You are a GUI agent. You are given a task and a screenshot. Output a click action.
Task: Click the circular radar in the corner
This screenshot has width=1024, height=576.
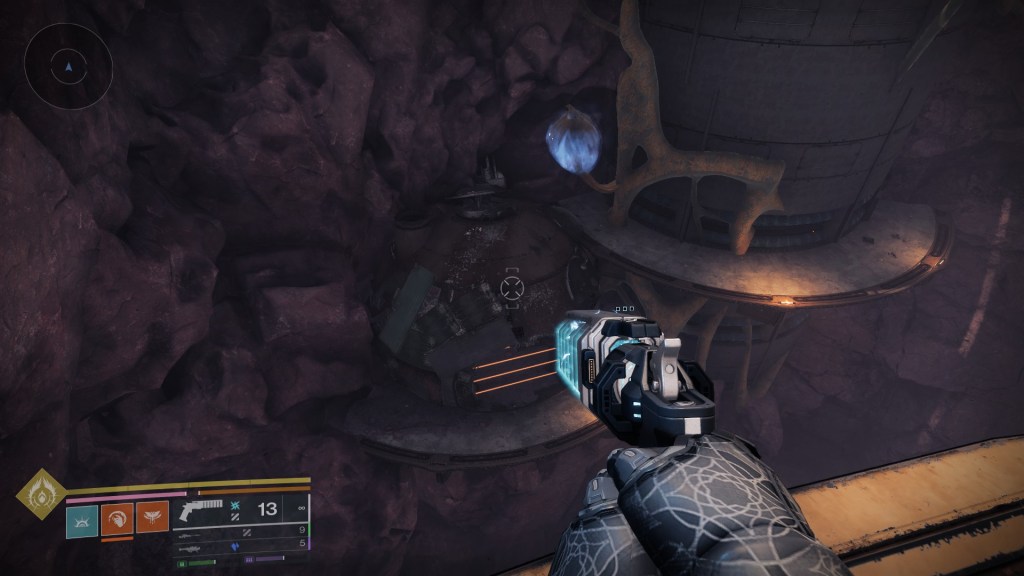pos(68,66)
